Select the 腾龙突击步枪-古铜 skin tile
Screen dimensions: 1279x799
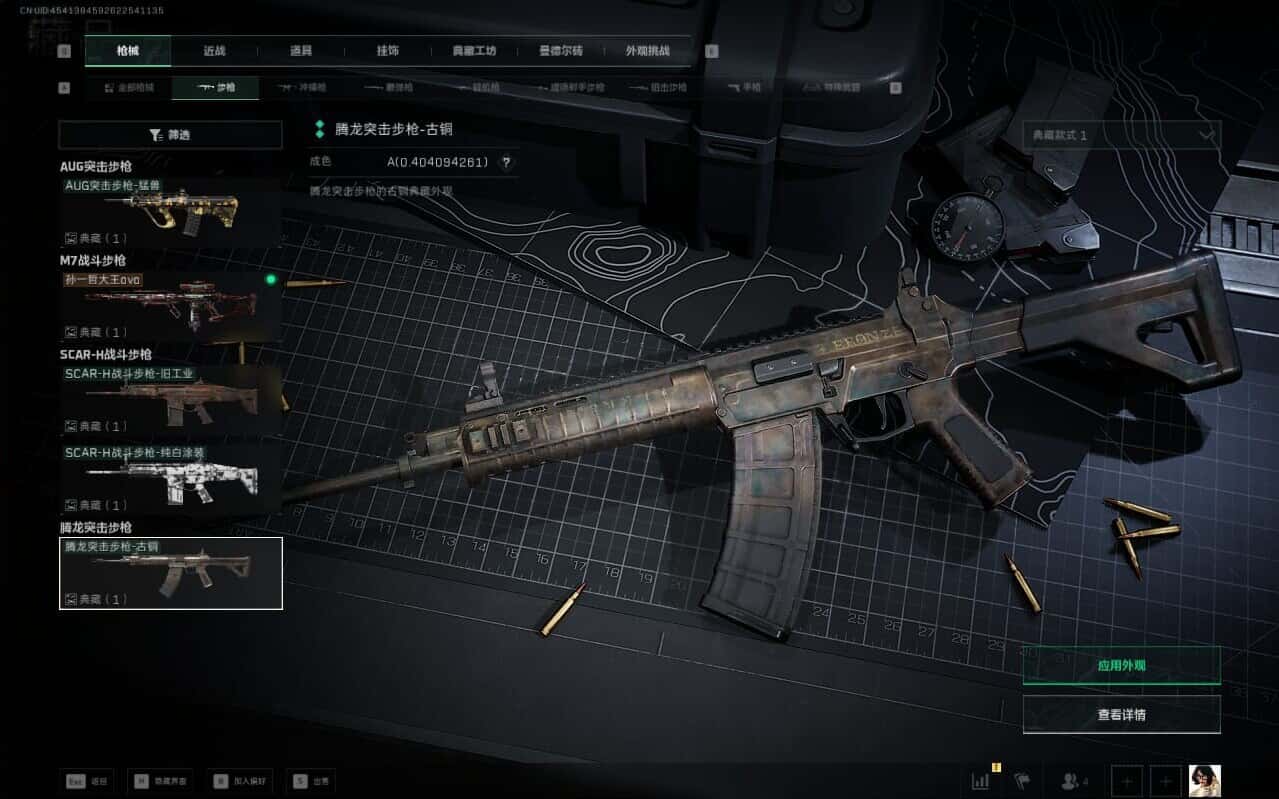(x=170, y=573)
